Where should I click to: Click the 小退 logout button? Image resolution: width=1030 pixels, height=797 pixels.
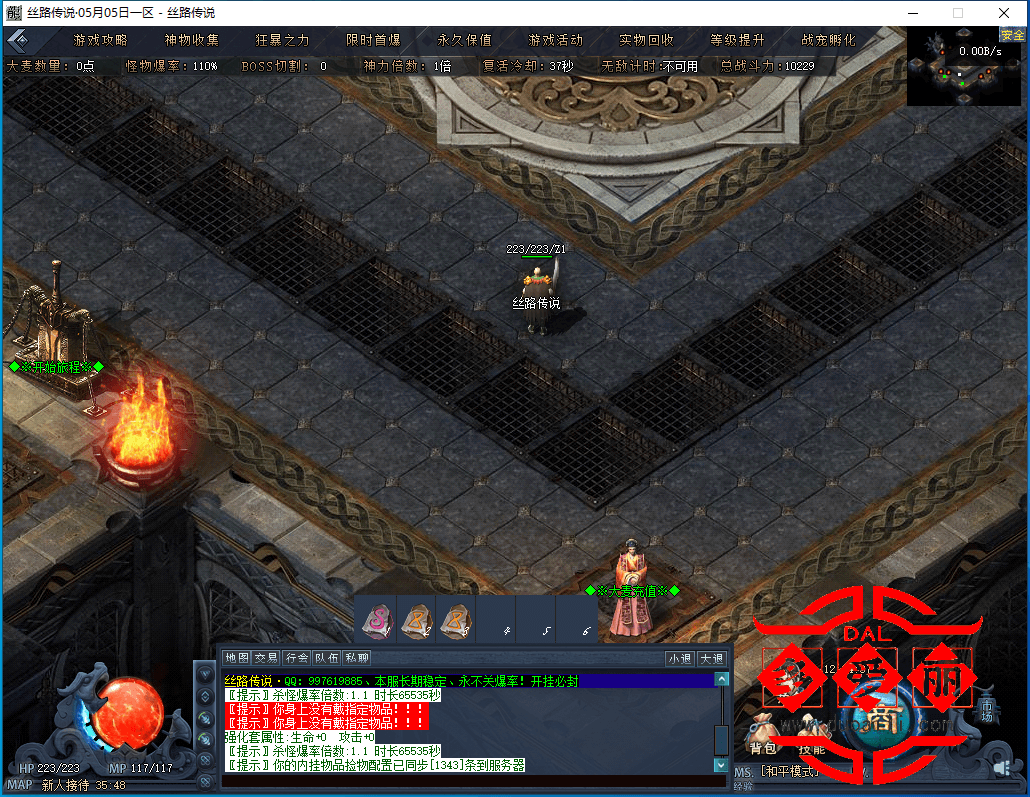click(x=680, y=658)
